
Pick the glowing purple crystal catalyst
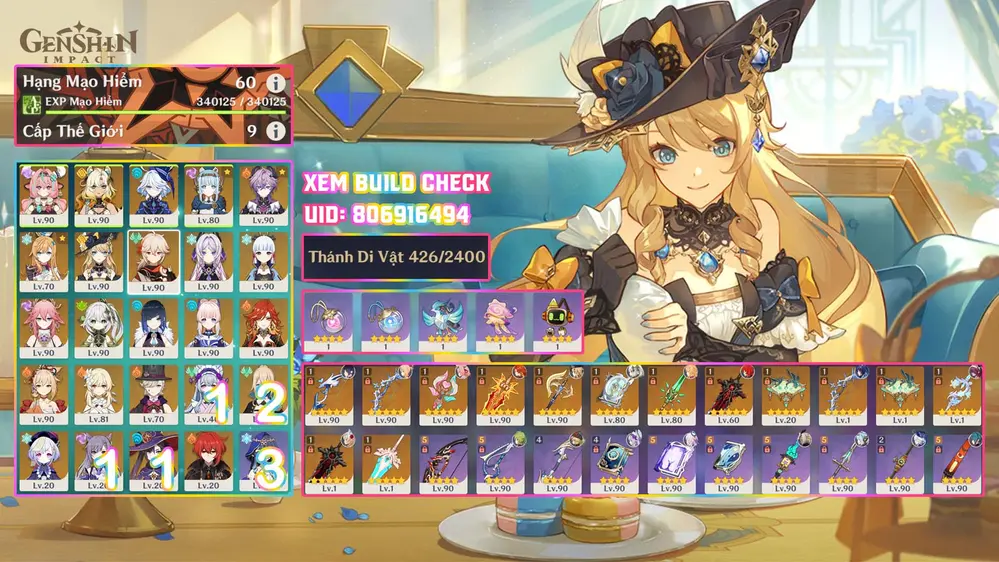(671, 462)
